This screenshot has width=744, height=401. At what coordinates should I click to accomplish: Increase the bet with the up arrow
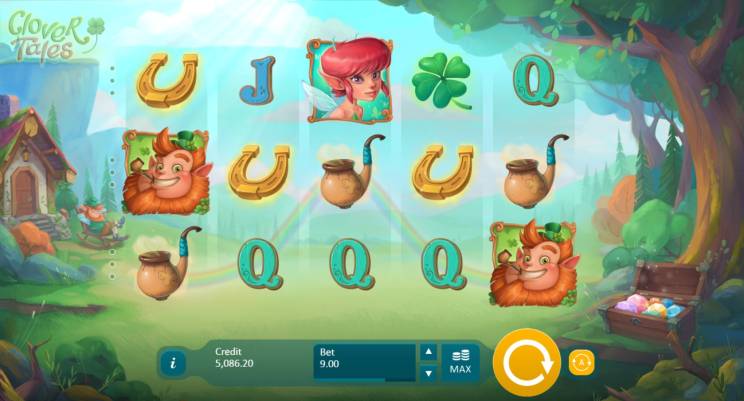click(x=427, y=352)
